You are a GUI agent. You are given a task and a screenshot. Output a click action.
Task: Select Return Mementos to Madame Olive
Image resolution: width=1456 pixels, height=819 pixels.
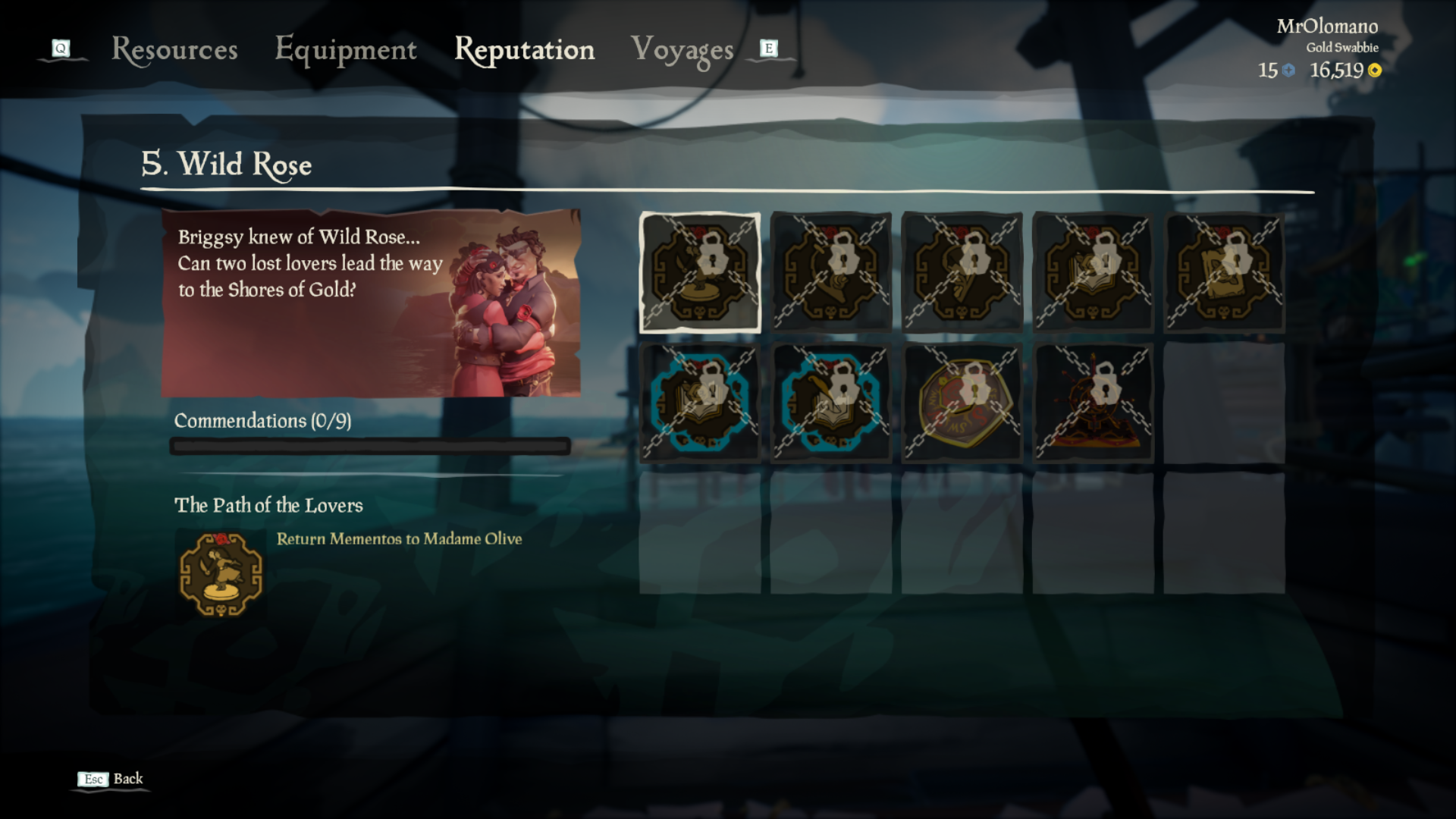pos(400,540)
